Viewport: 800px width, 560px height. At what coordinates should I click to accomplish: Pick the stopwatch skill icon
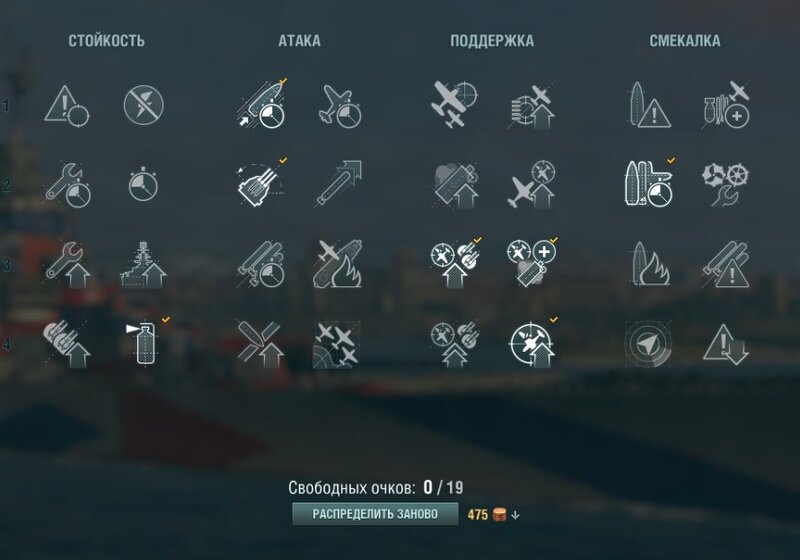pyautogui.click(x=143, y=183)
